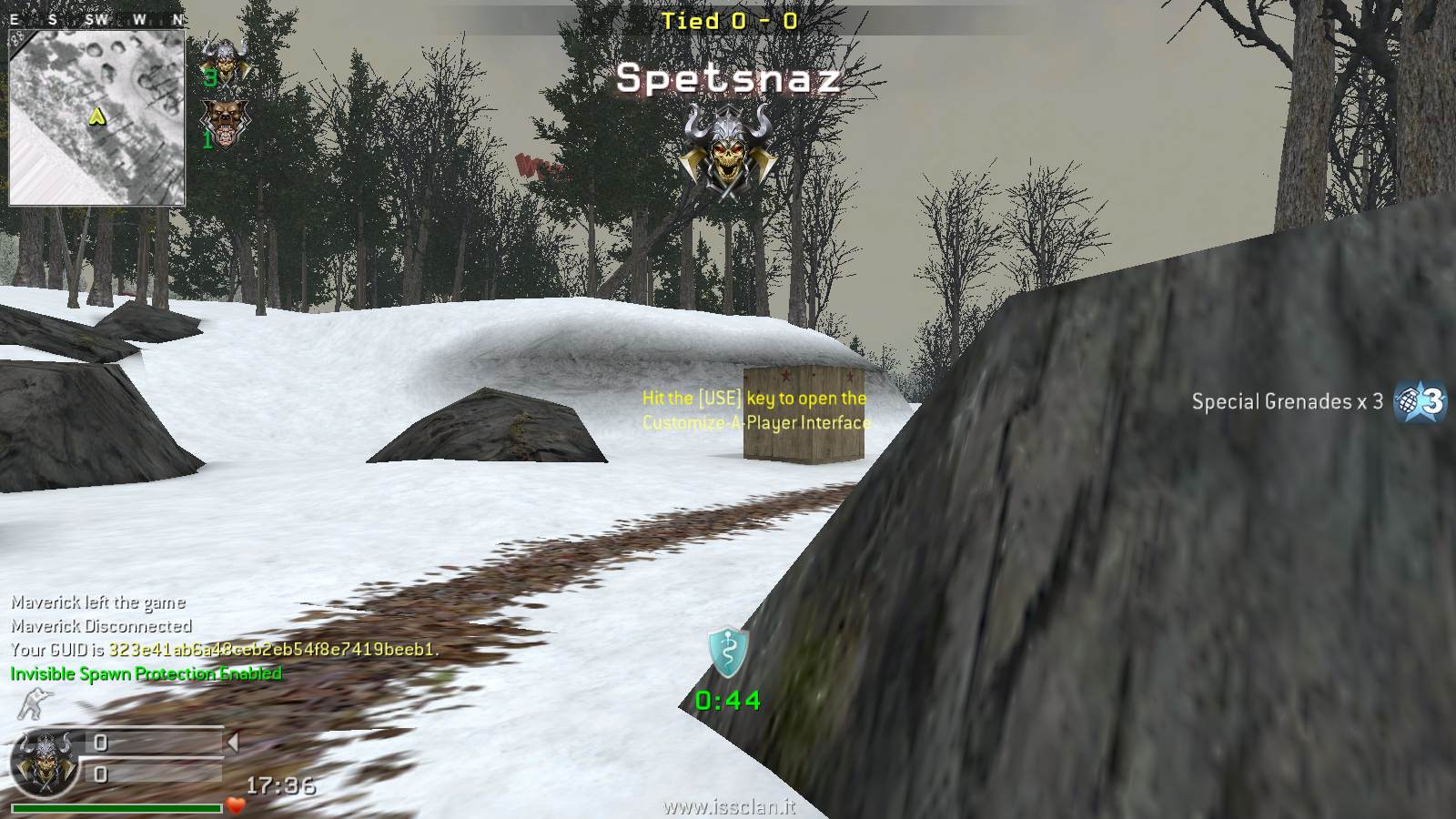Click the skull emblem beside the score bars
The height and width of the screenshot is (819, 1456).
click(45, 761)
